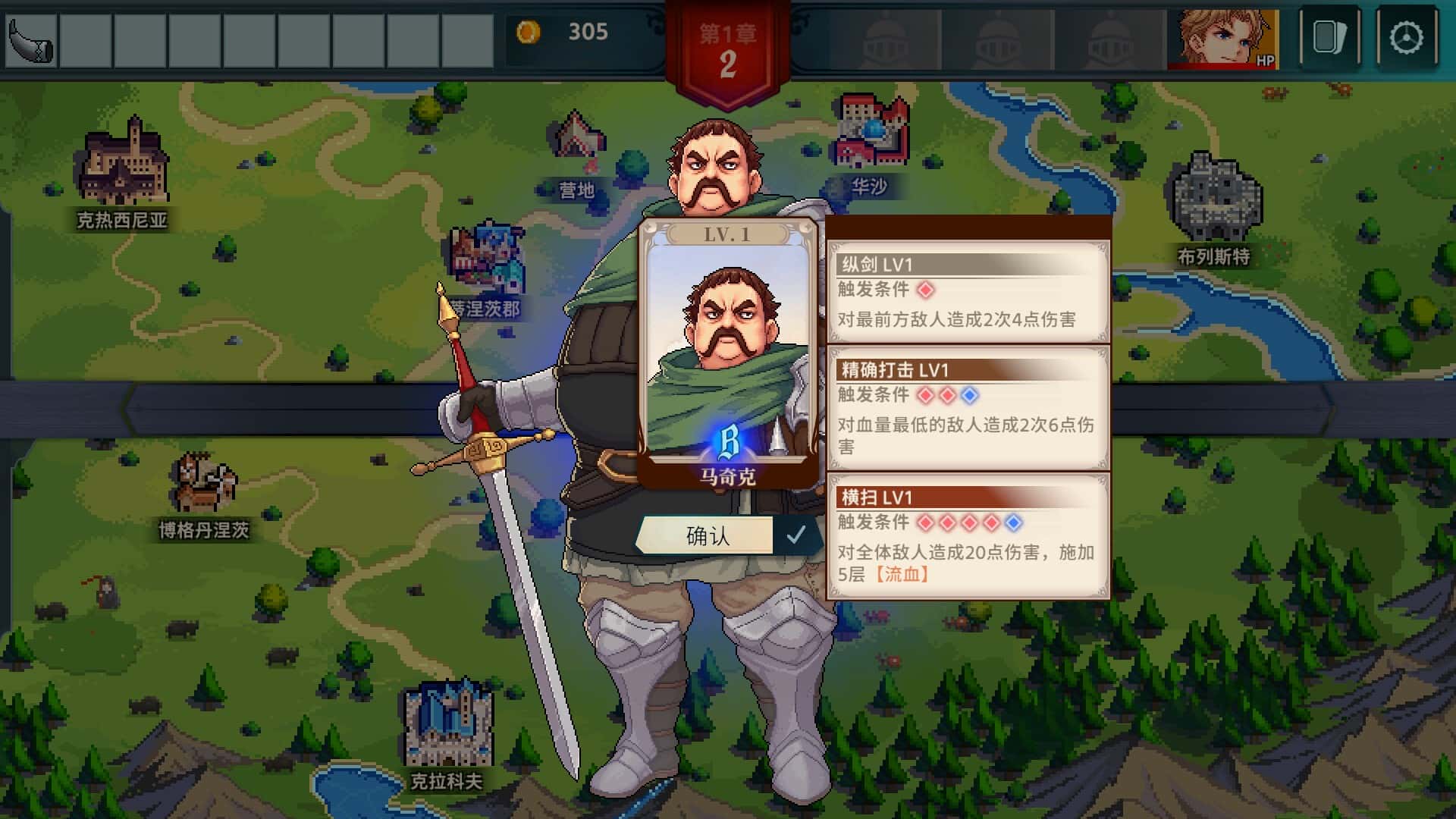Select the horn item slot
Image resolution: width=1456 pixels, height=819 pixels.
pyautogui.click(x=31, y=39)
